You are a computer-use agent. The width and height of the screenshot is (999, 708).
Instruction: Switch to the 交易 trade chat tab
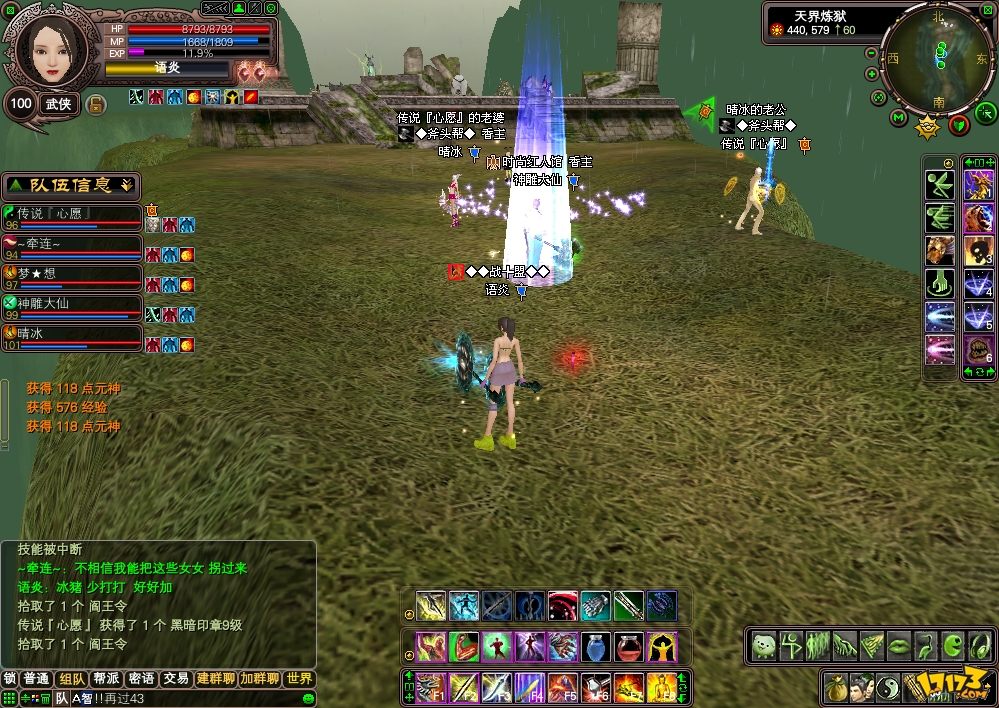click(x=176, y=679)
